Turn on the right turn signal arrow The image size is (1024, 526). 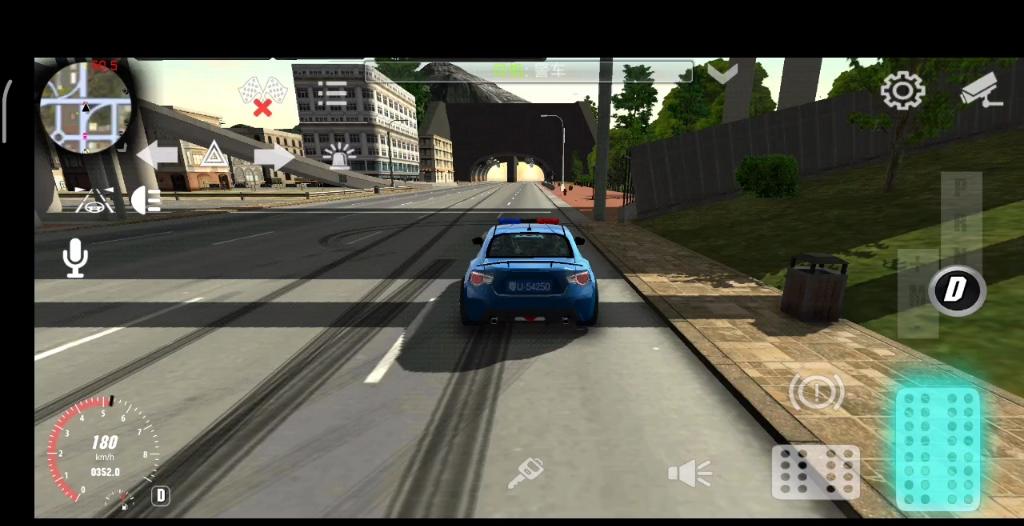point(273,156)
